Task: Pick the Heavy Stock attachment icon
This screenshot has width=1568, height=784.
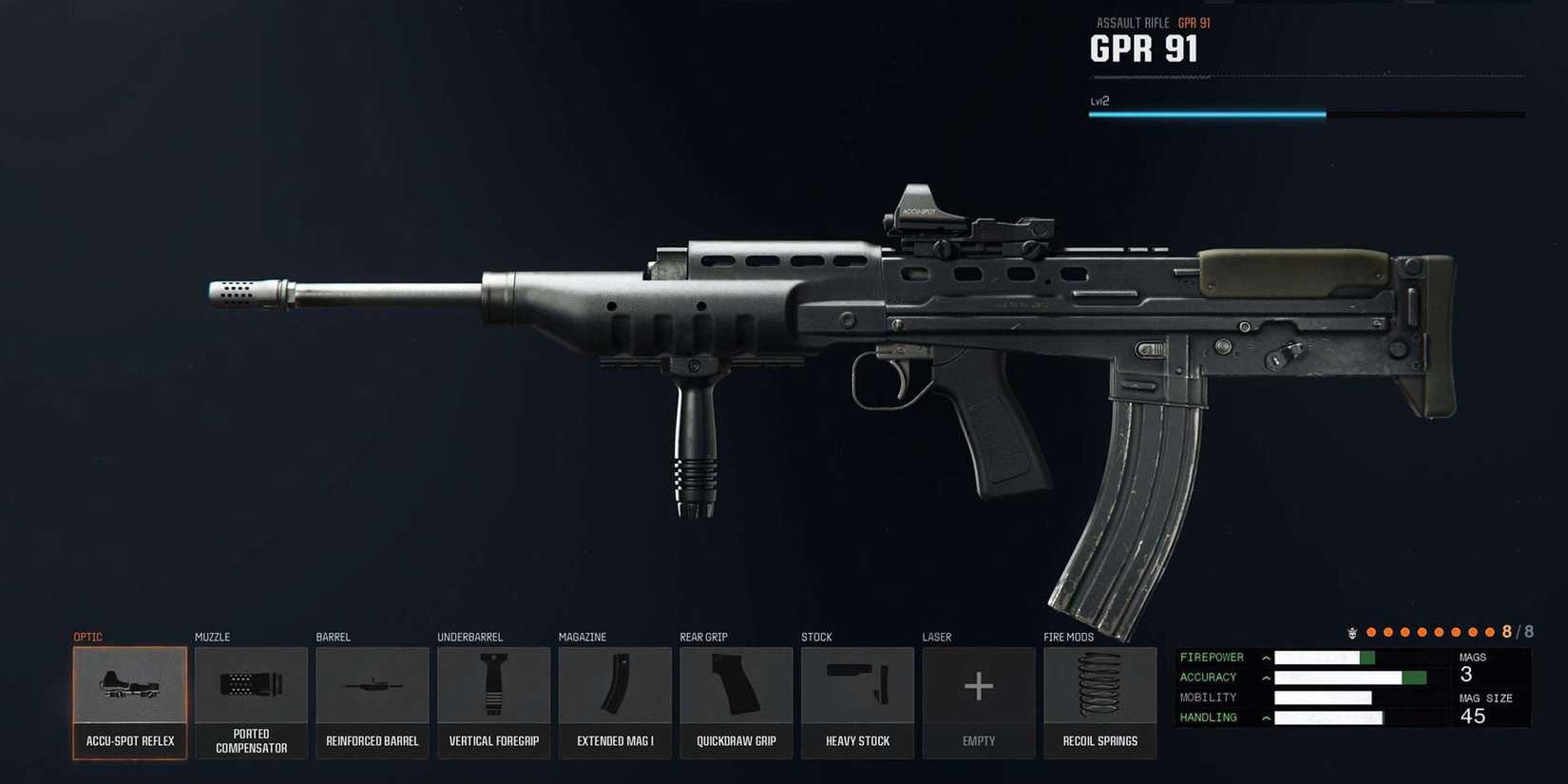Action: [x=857, y=686]
